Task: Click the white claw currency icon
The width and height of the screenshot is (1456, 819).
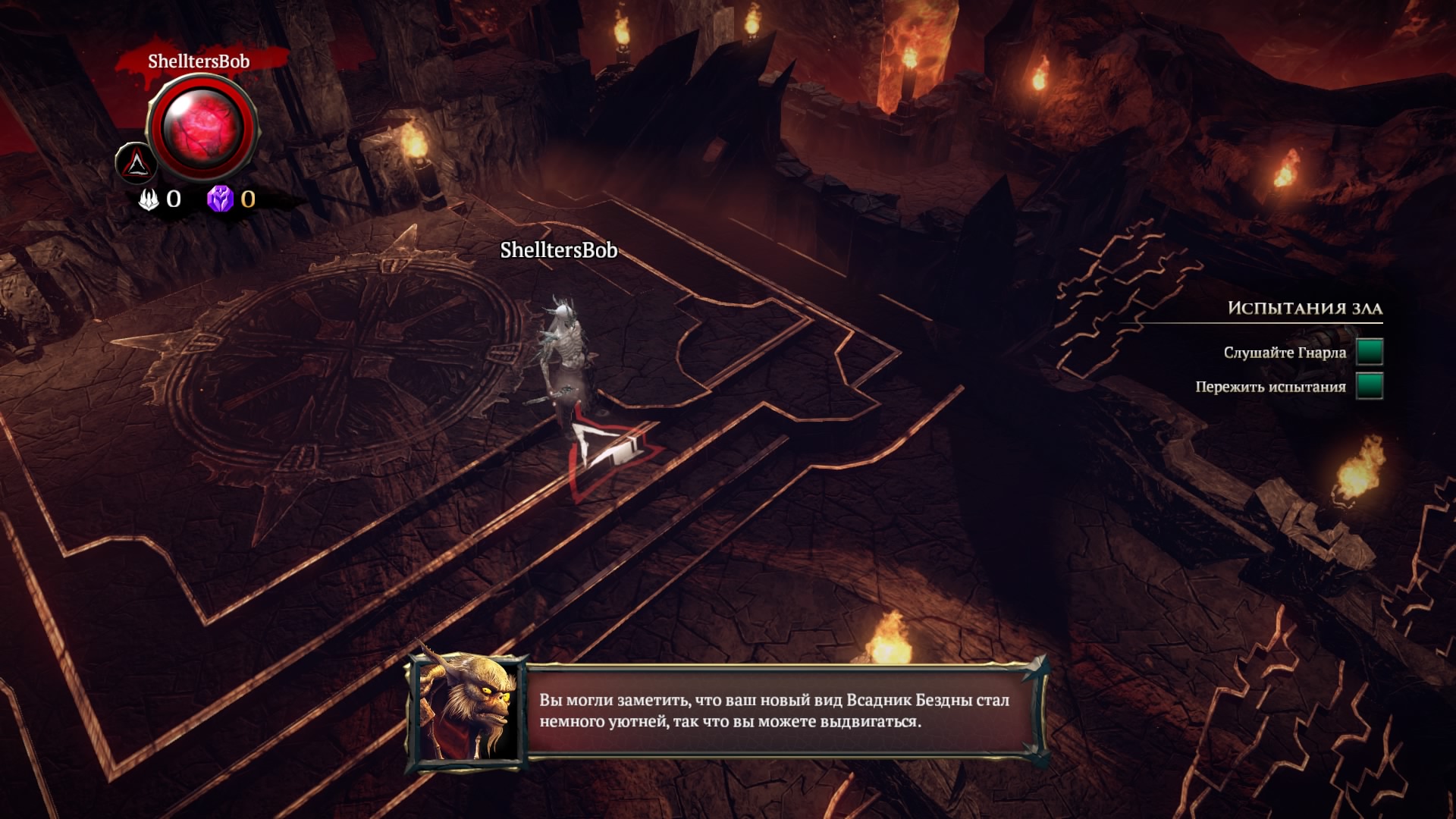Action: point(149,199)
